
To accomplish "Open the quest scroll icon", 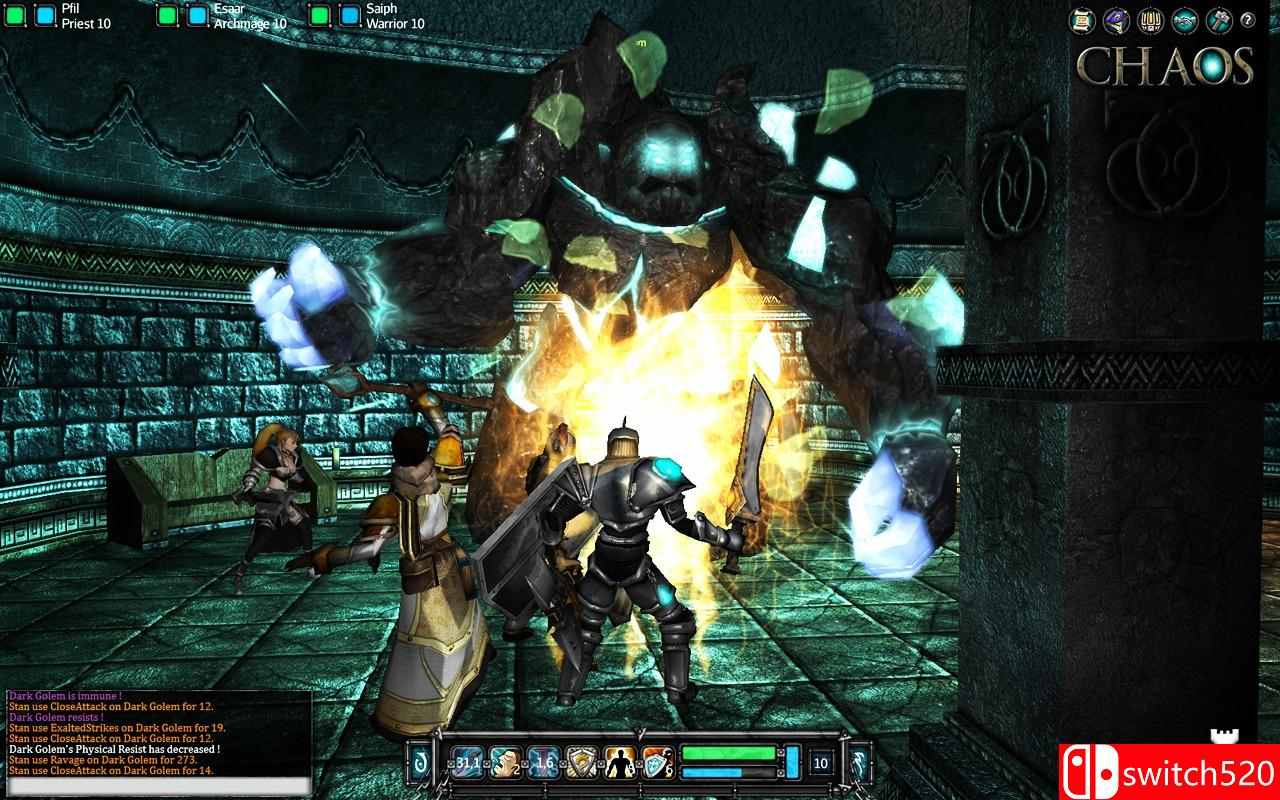I will click(x=1080, y=20).
